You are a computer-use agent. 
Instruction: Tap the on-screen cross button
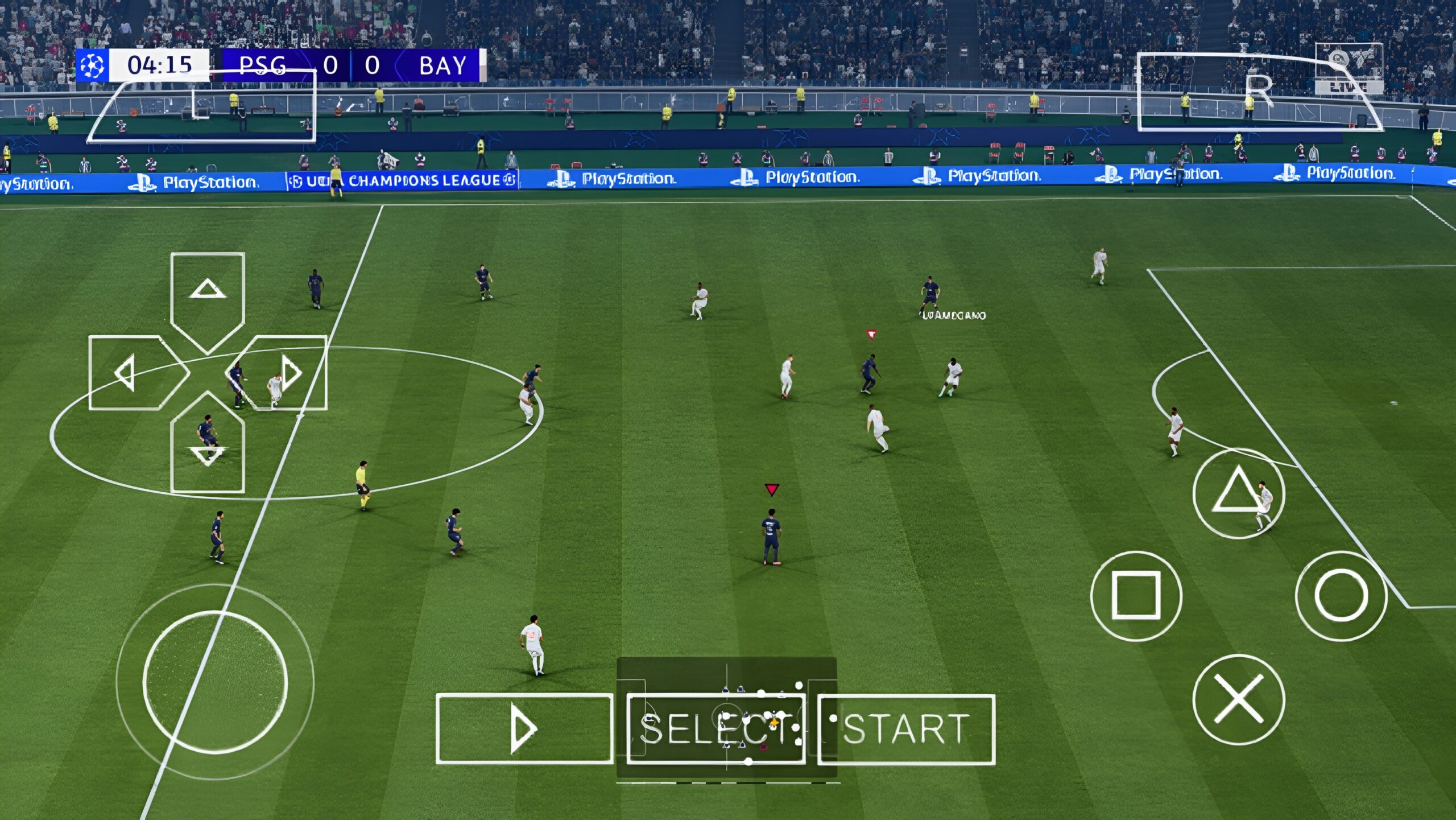pos(1238,699)
